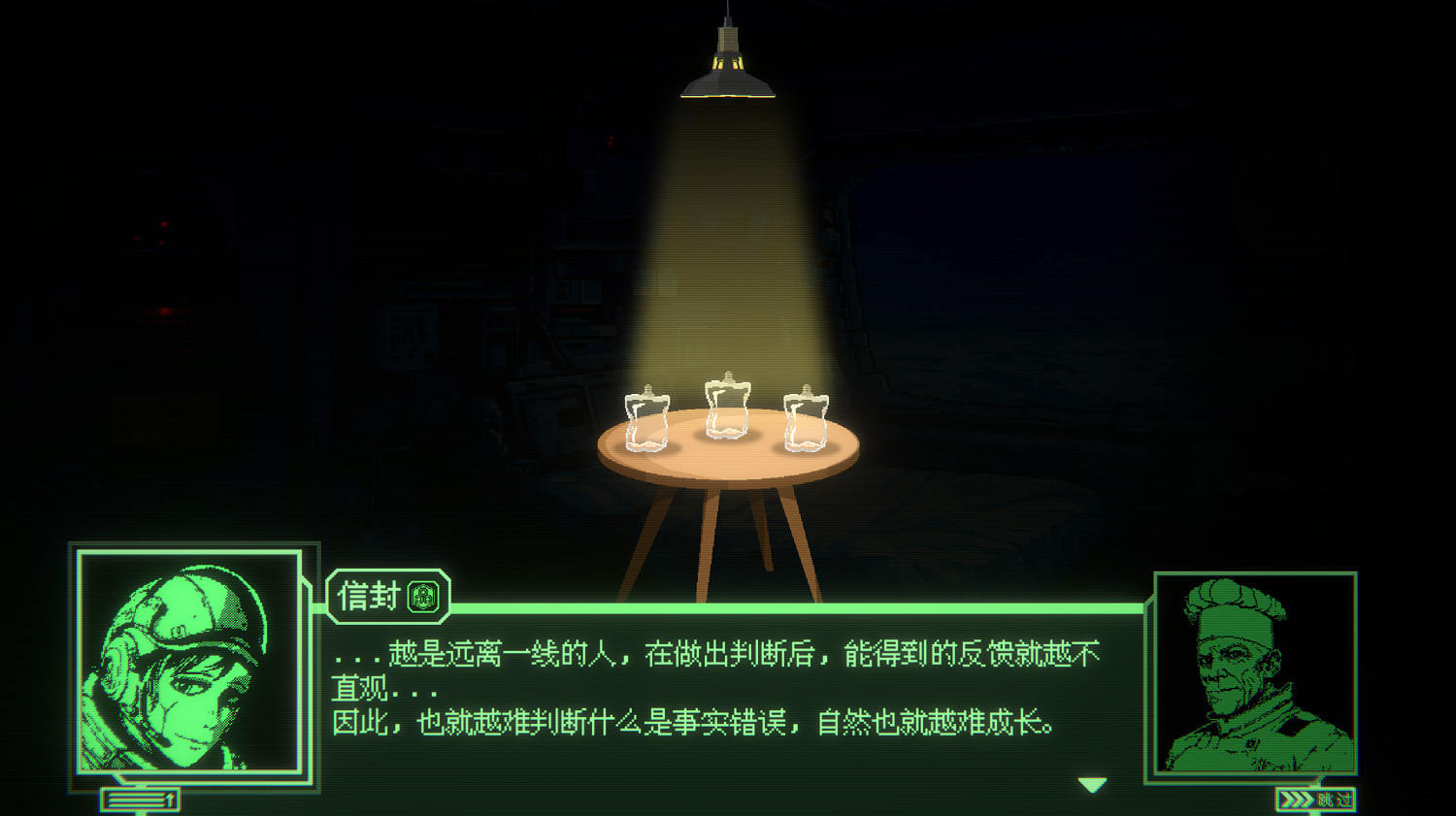Click the hanging ceiling lamp above the table
This screenshot has width=1456, height=816.
click(728, 68)
